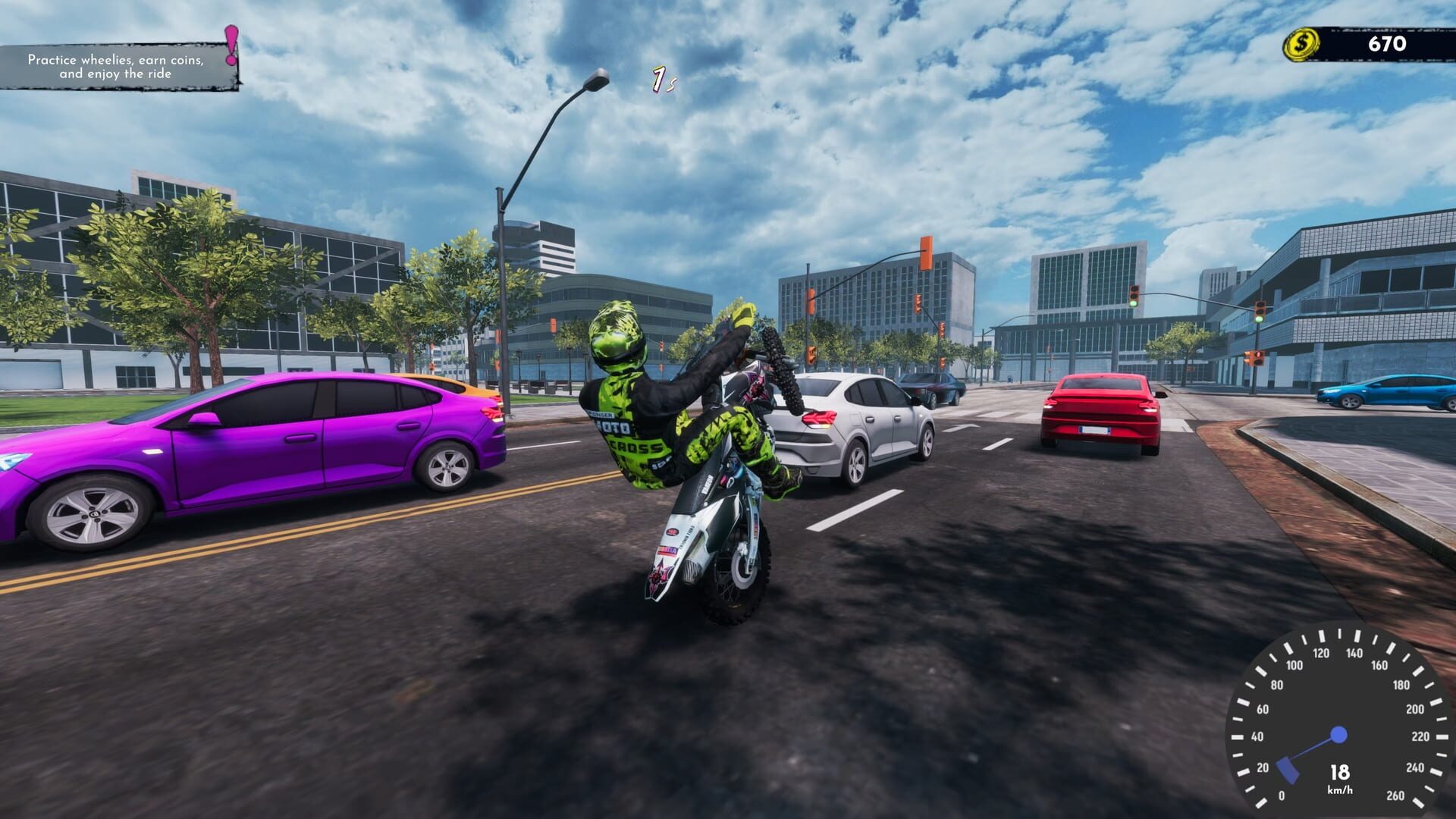The height and width of the screenshot is (819, 1456).
Task: Click the green traffic light on the right
Action: click(1259, 318)
